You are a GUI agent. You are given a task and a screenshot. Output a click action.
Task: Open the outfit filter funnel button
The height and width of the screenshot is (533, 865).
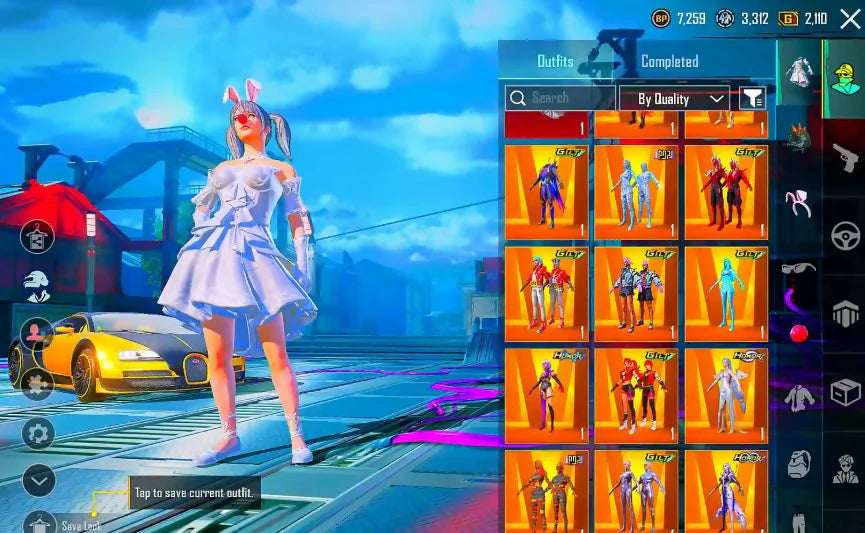751,98
